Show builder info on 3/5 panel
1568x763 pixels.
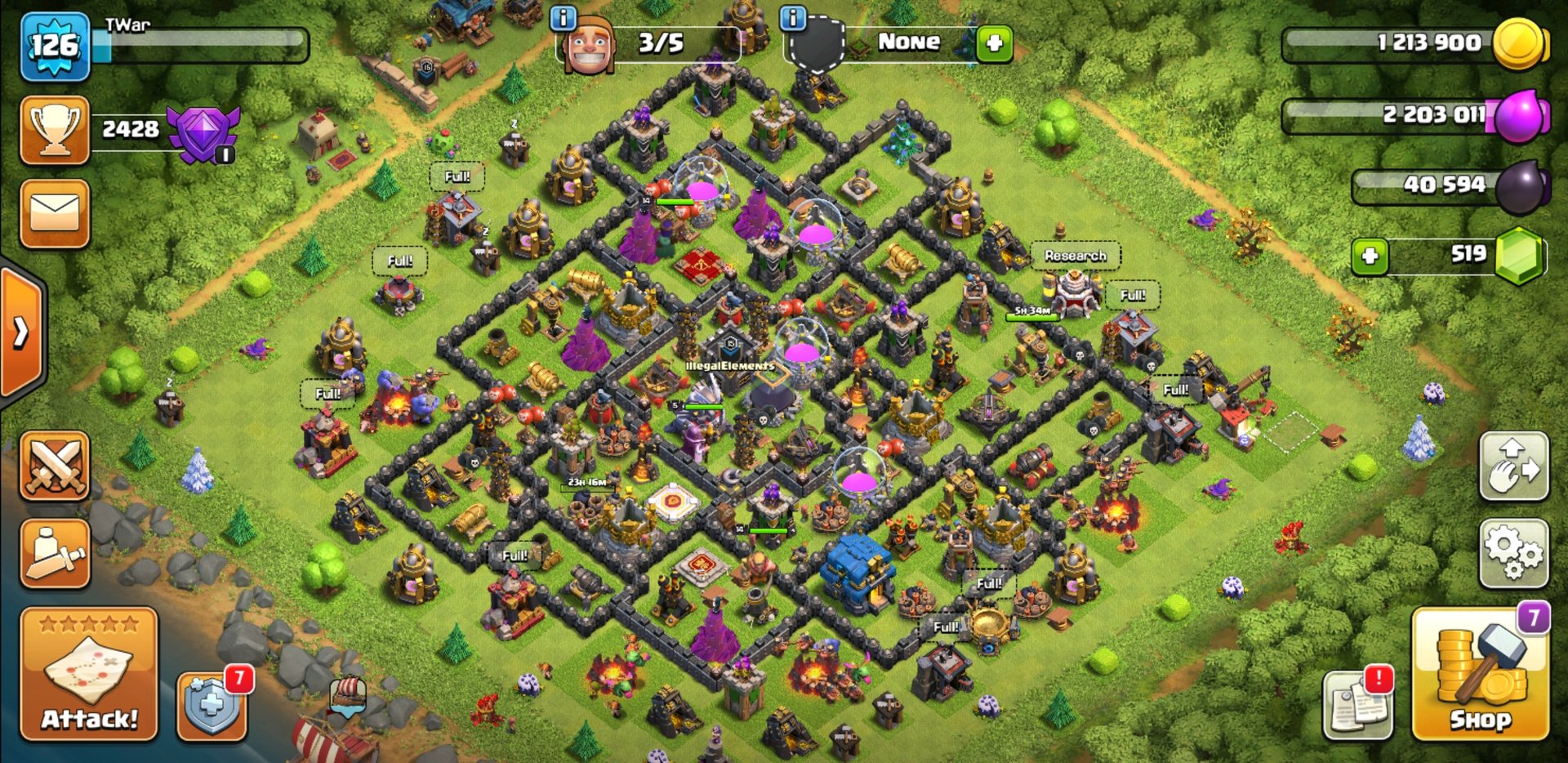point(563,18)
